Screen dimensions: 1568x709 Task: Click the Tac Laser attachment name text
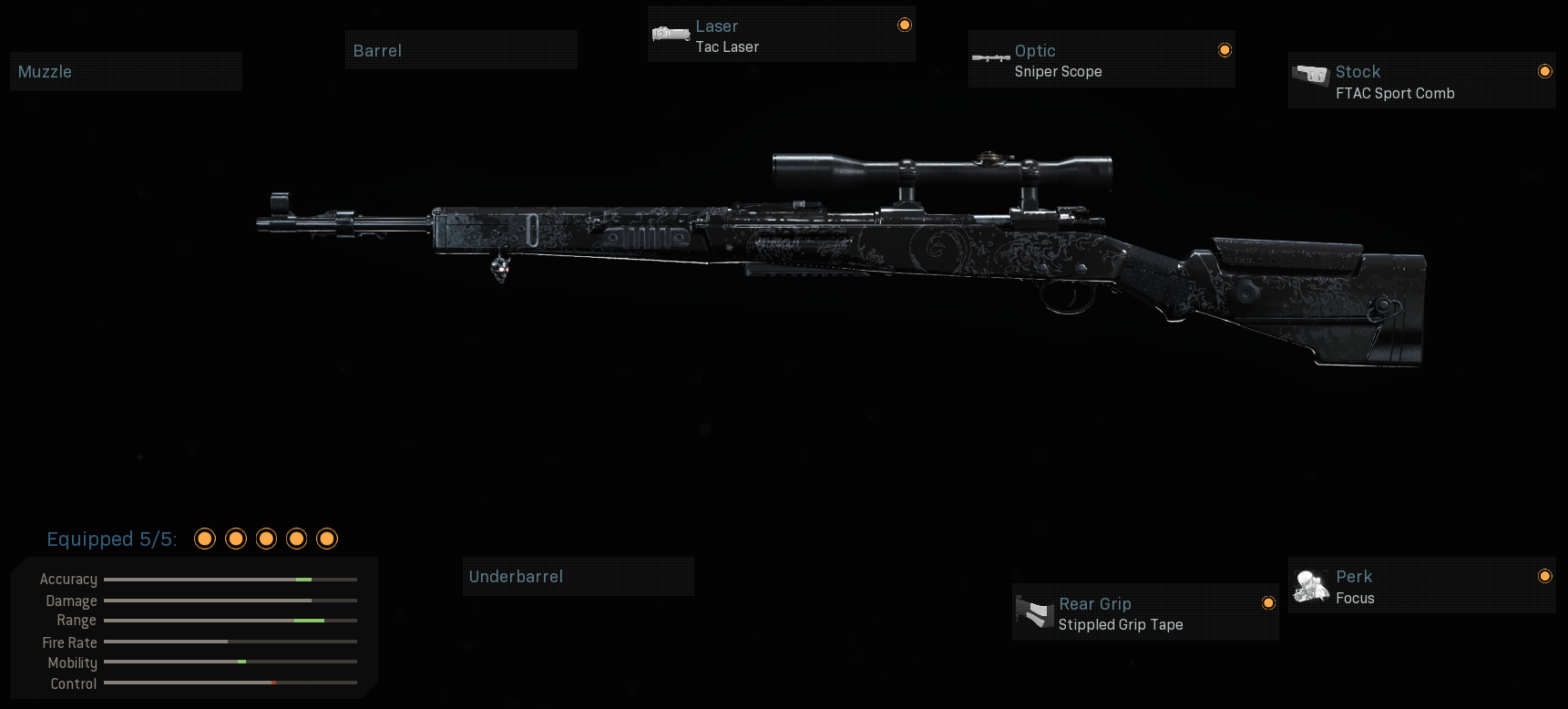[x=728, y=46]
